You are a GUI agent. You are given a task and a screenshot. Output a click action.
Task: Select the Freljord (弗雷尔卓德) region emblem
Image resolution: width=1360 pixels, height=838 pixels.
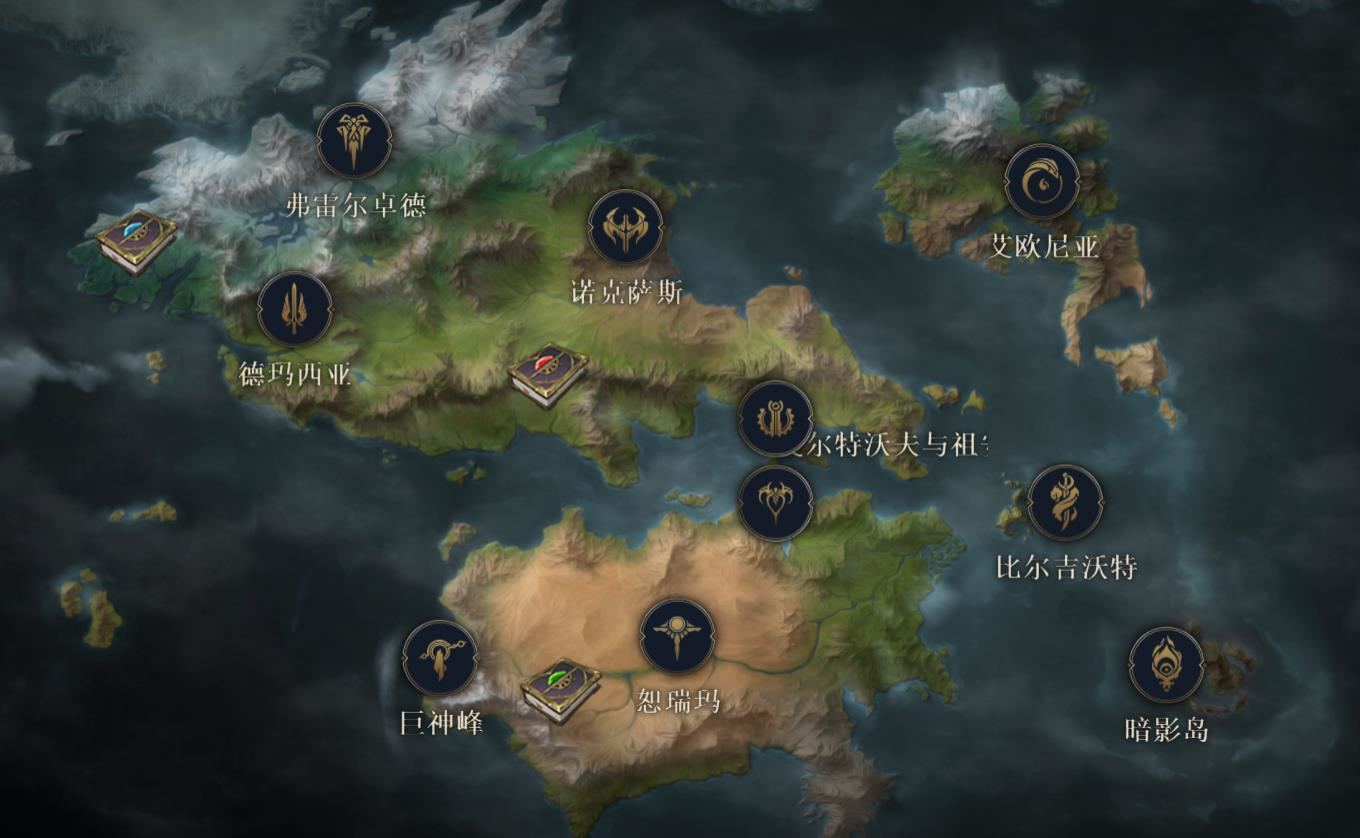tap(353, 141)
